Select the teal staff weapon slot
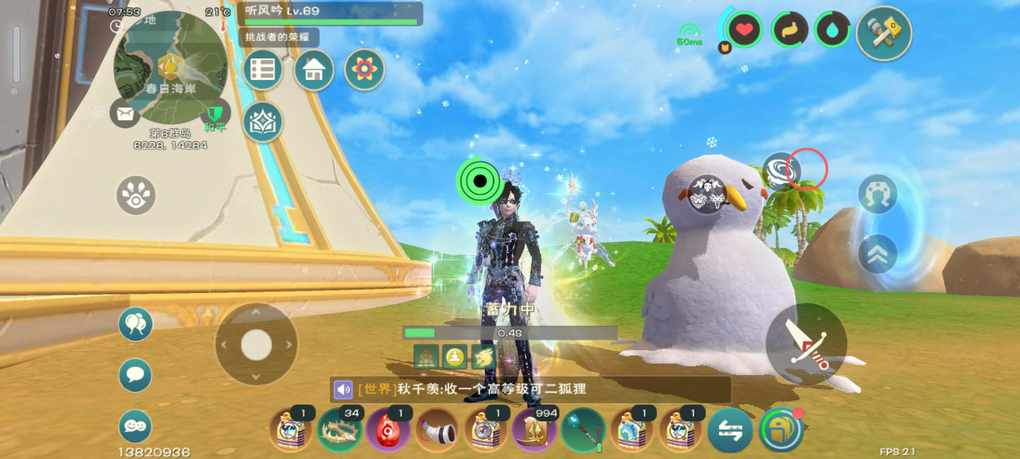Screen dimensions: 1020x459 pyautogui.click(x=583, y=431)
